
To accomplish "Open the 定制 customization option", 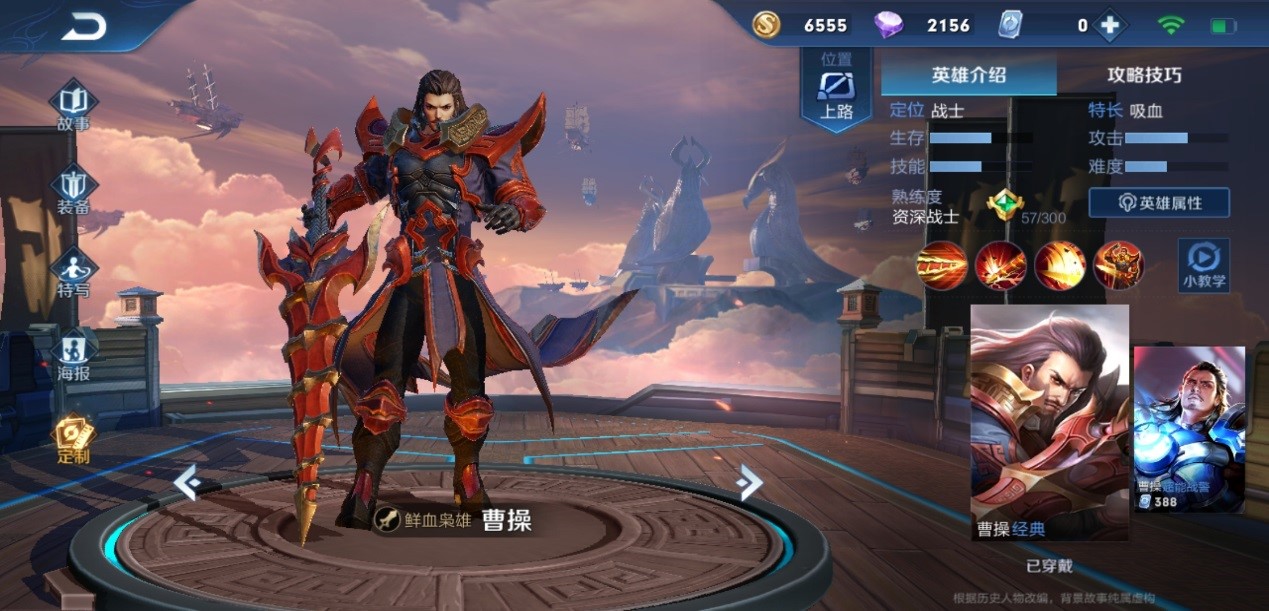I will pos(73,440).
